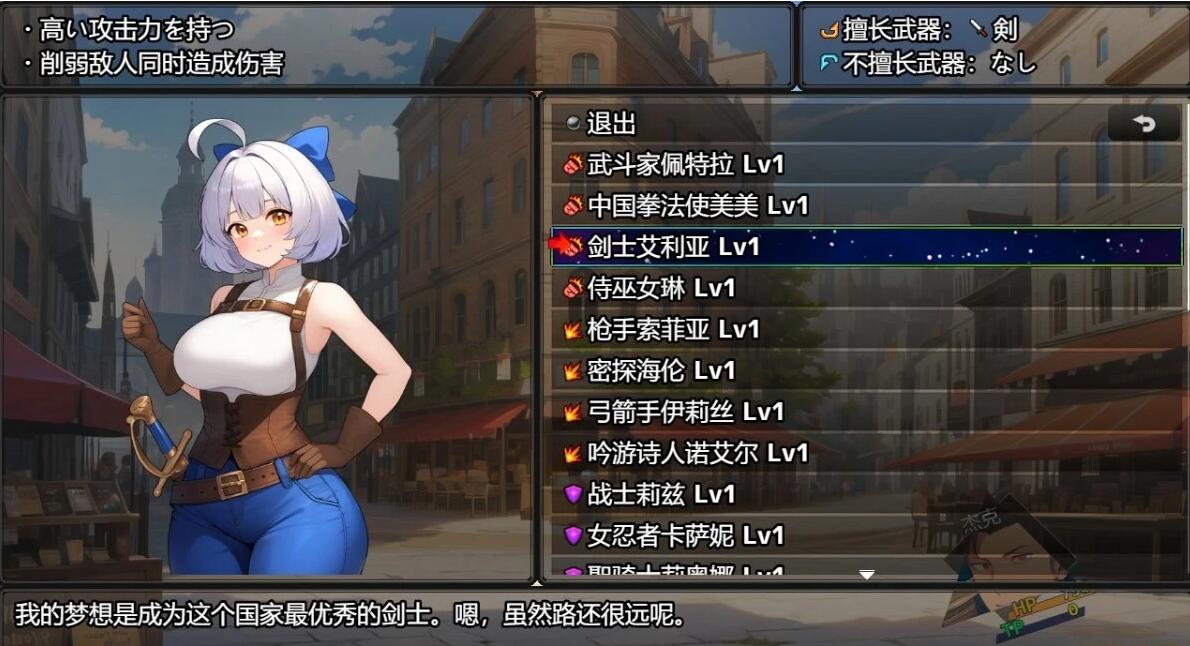Select 女忍者卡萨妮 Lv1
The width and height of the screenshot is (1190, 646).
click(685, 535)
